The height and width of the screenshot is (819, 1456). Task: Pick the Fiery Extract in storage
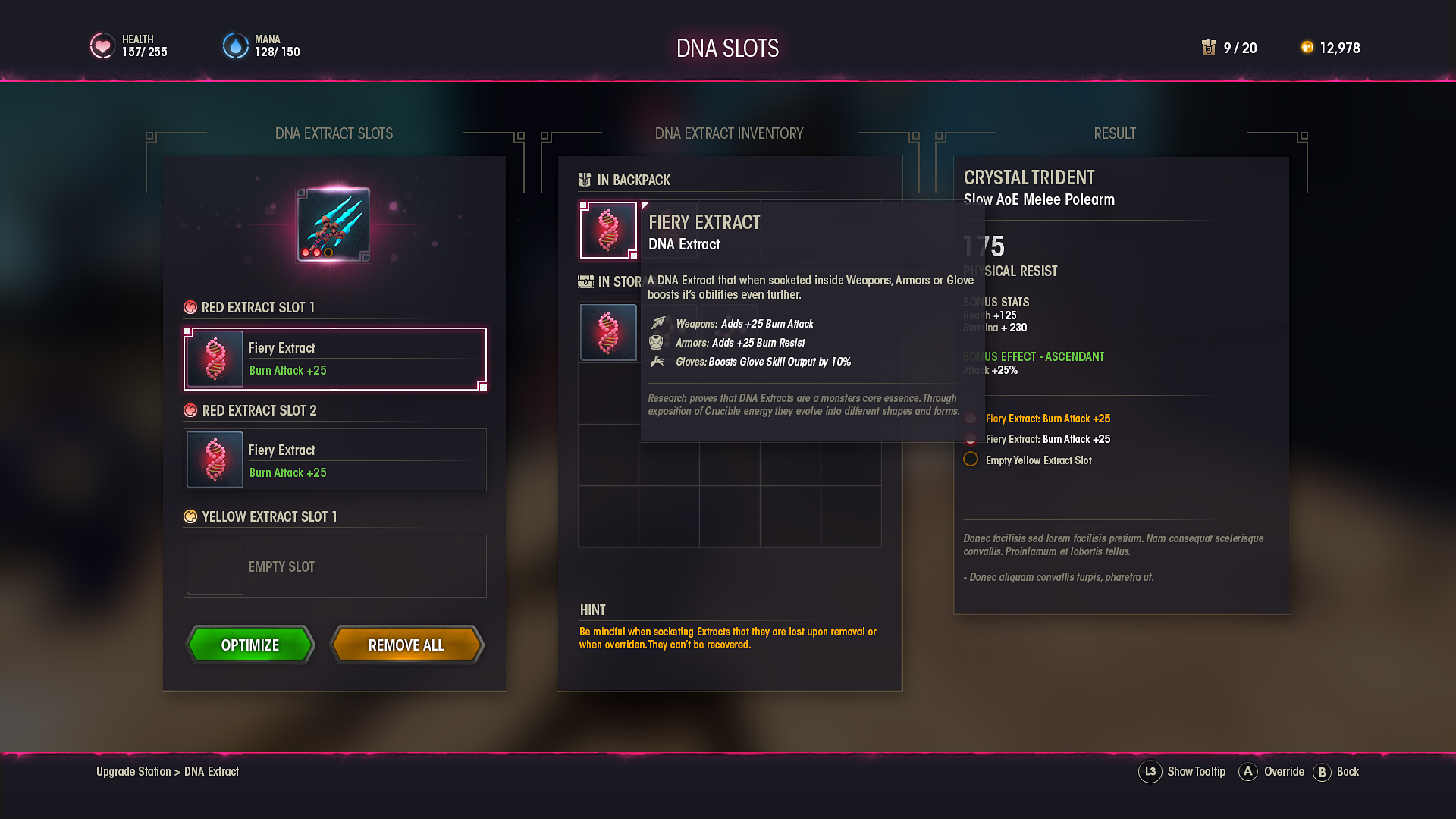[608, 332]
